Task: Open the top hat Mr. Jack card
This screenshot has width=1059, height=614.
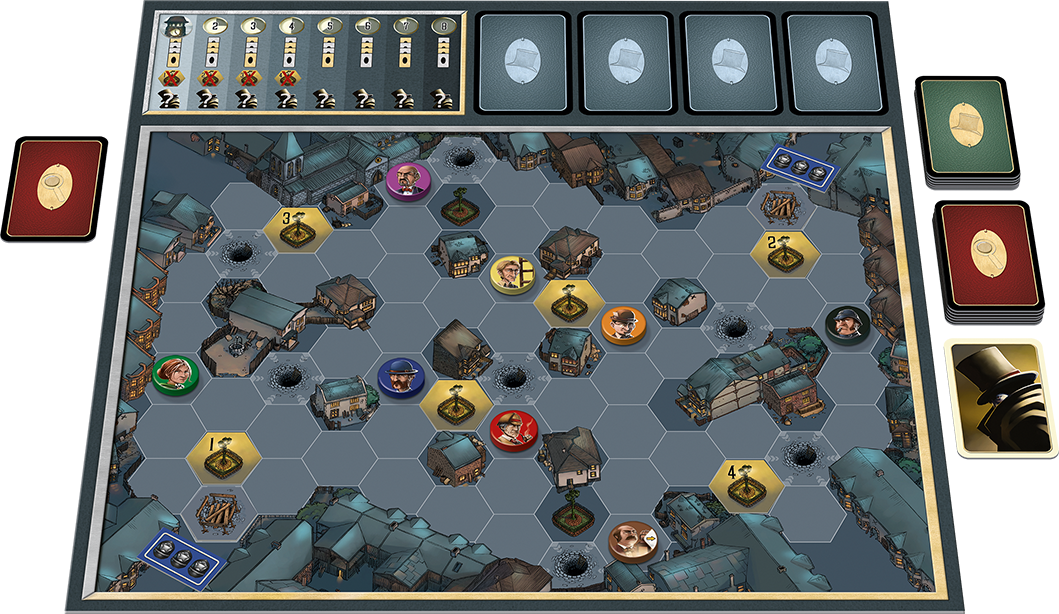Action: 1000,397
